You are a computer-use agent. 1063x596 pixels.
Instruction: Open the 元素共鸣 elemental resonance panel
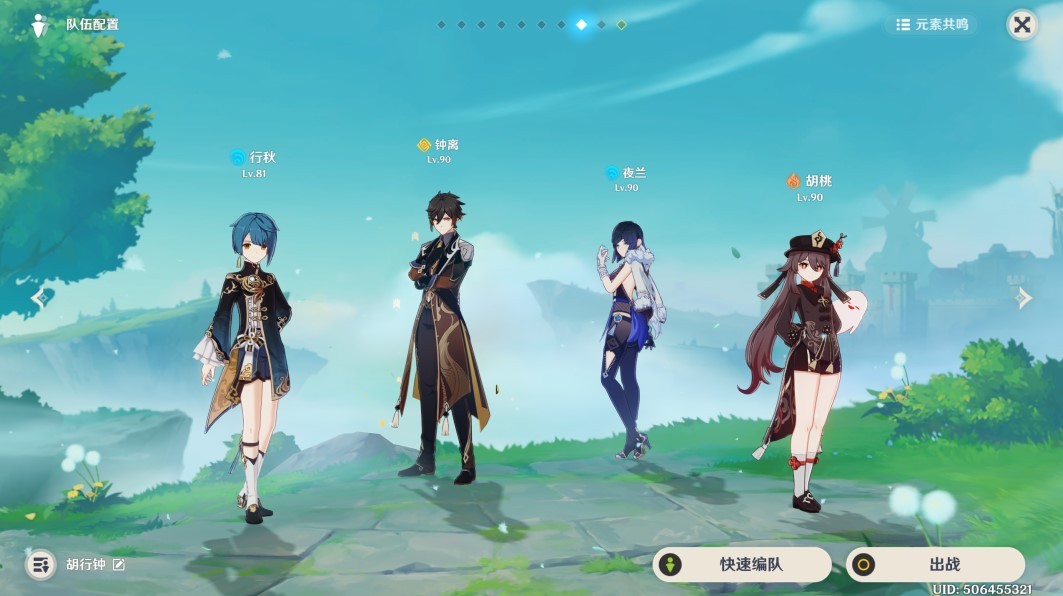tap(932, 25)
